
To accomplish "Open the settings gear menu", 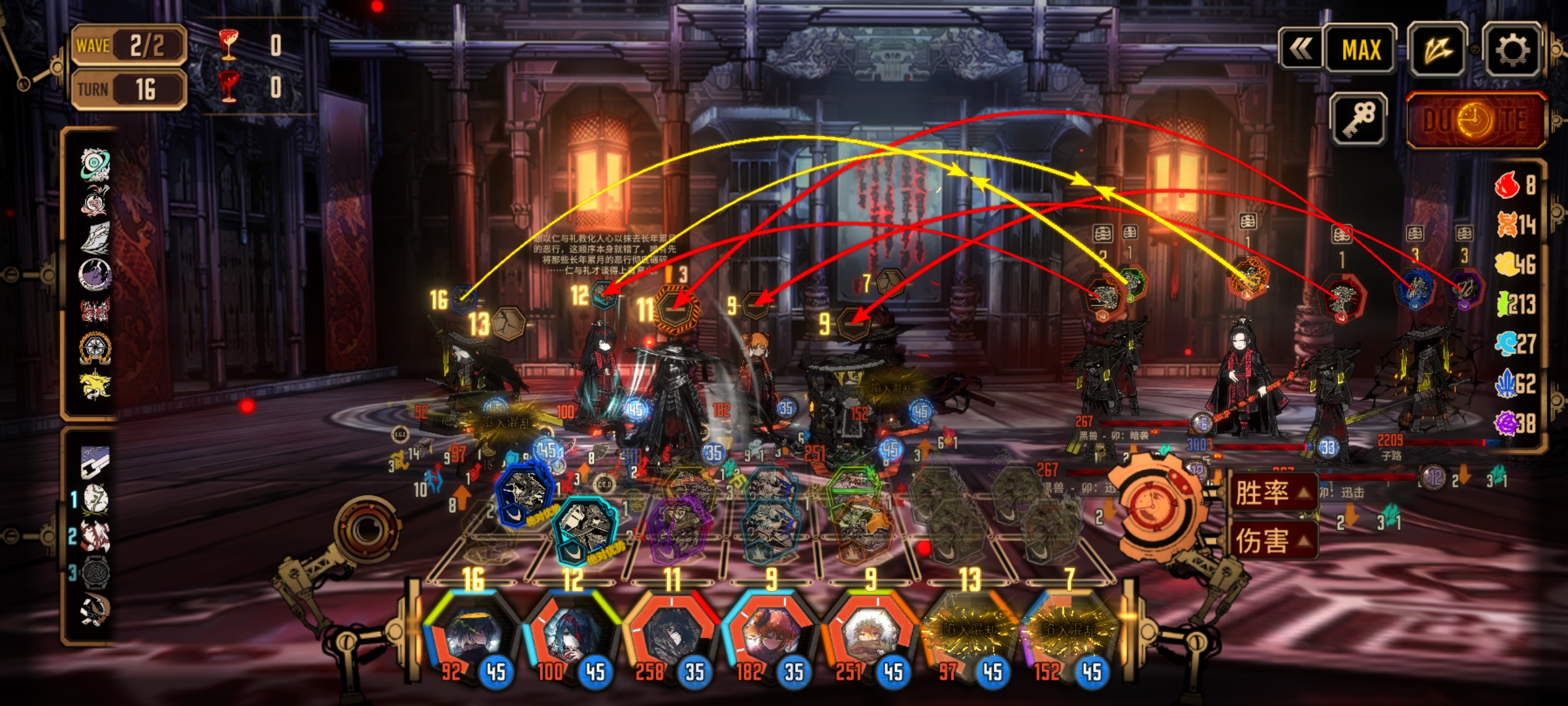I will (1512, 50).
